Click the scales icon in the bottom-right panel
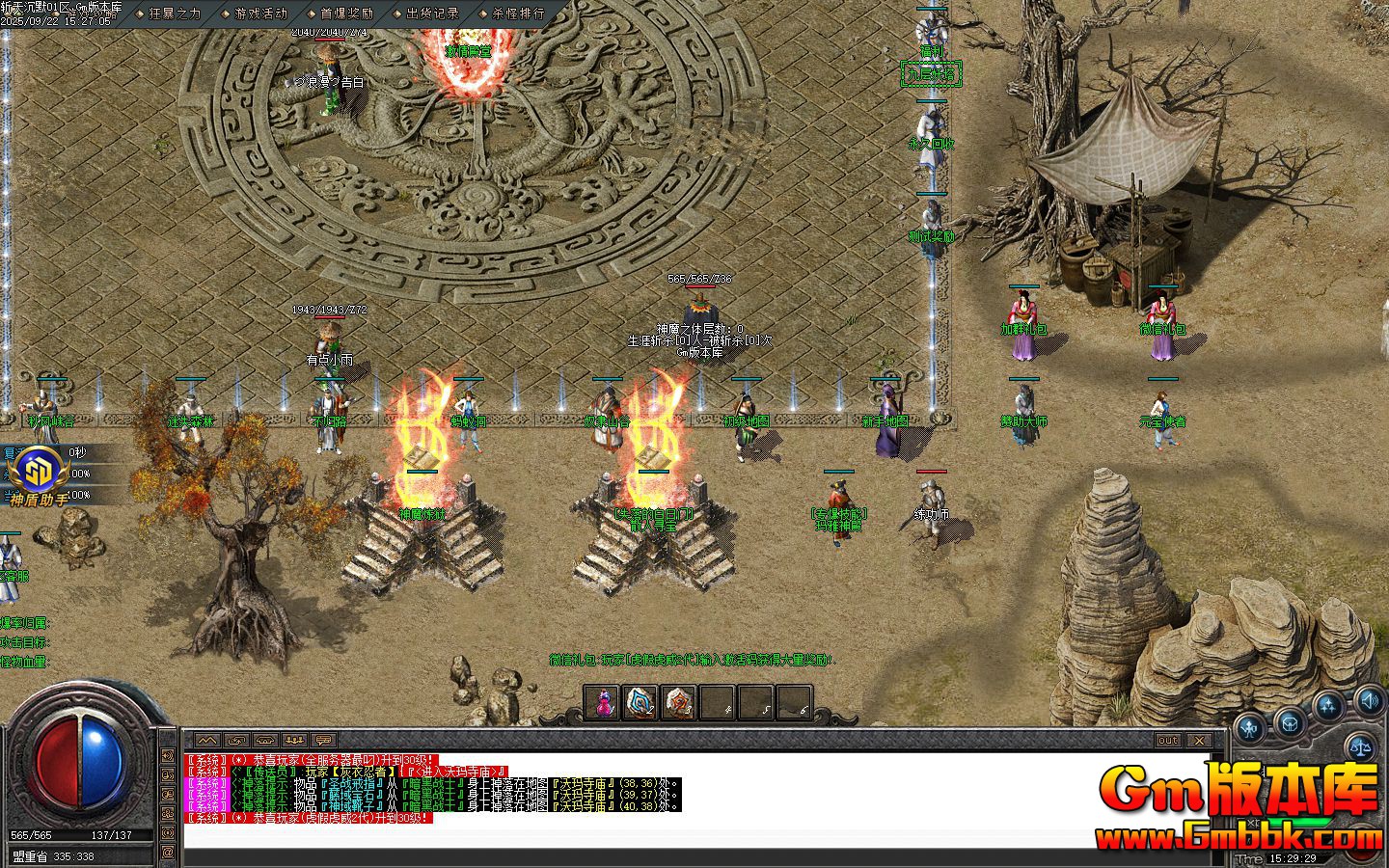The width and height of the screenshot is (1389, 868). click(x=1360, y=747)
